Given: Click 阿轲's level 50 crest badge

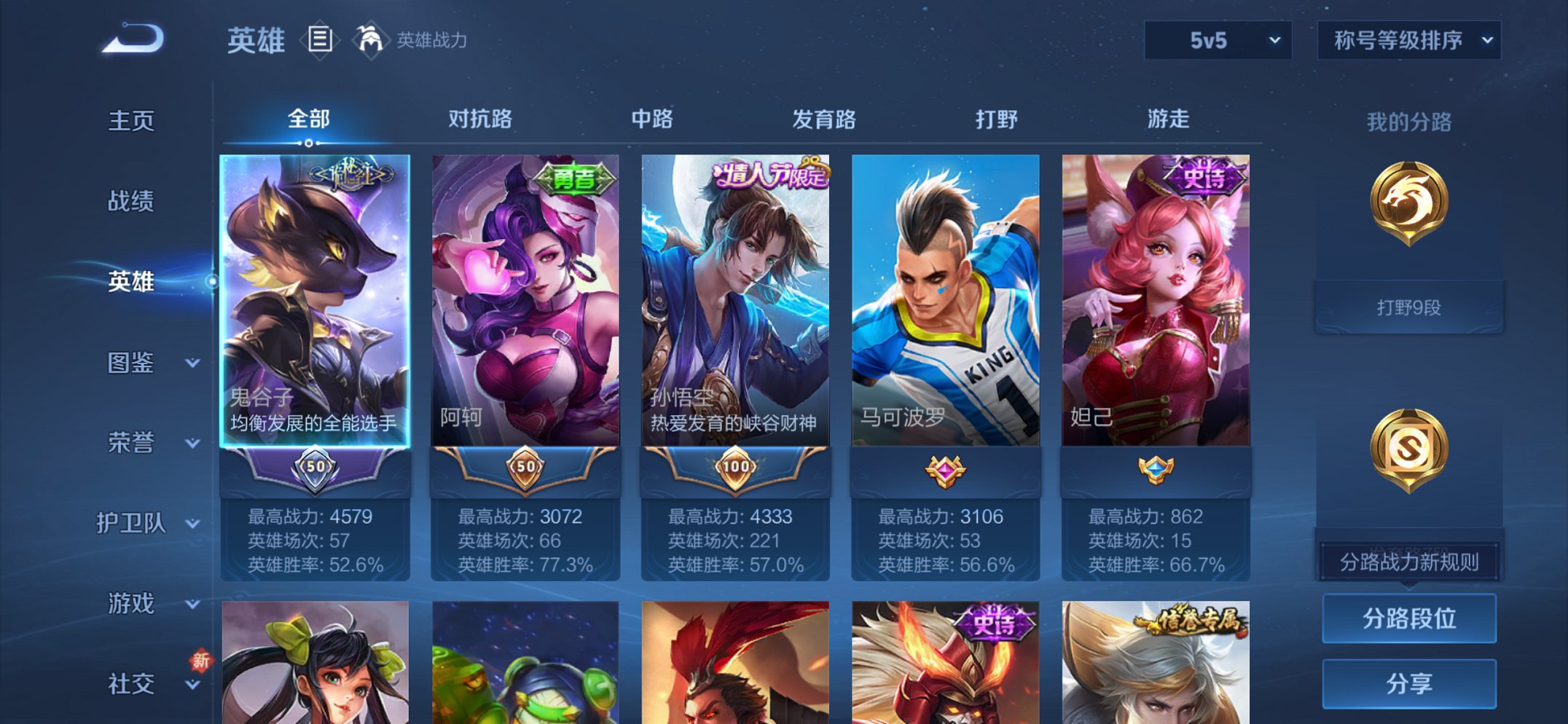Looking at the screenshot, I should [525, 468].
